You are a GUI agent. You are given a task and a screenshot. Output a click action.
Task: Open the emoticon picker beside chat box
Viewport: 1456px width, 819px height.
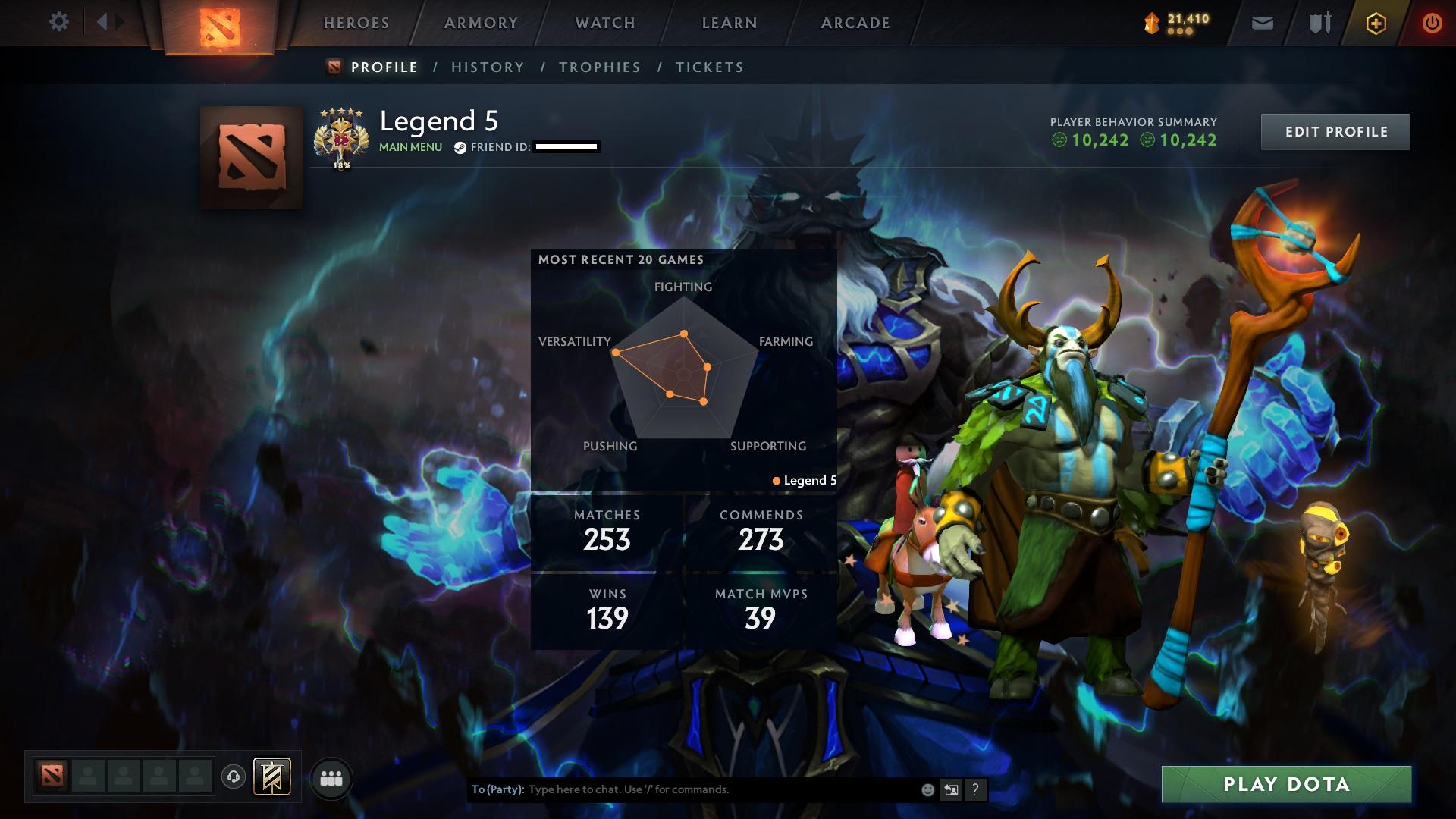click(x=927, y=789)
